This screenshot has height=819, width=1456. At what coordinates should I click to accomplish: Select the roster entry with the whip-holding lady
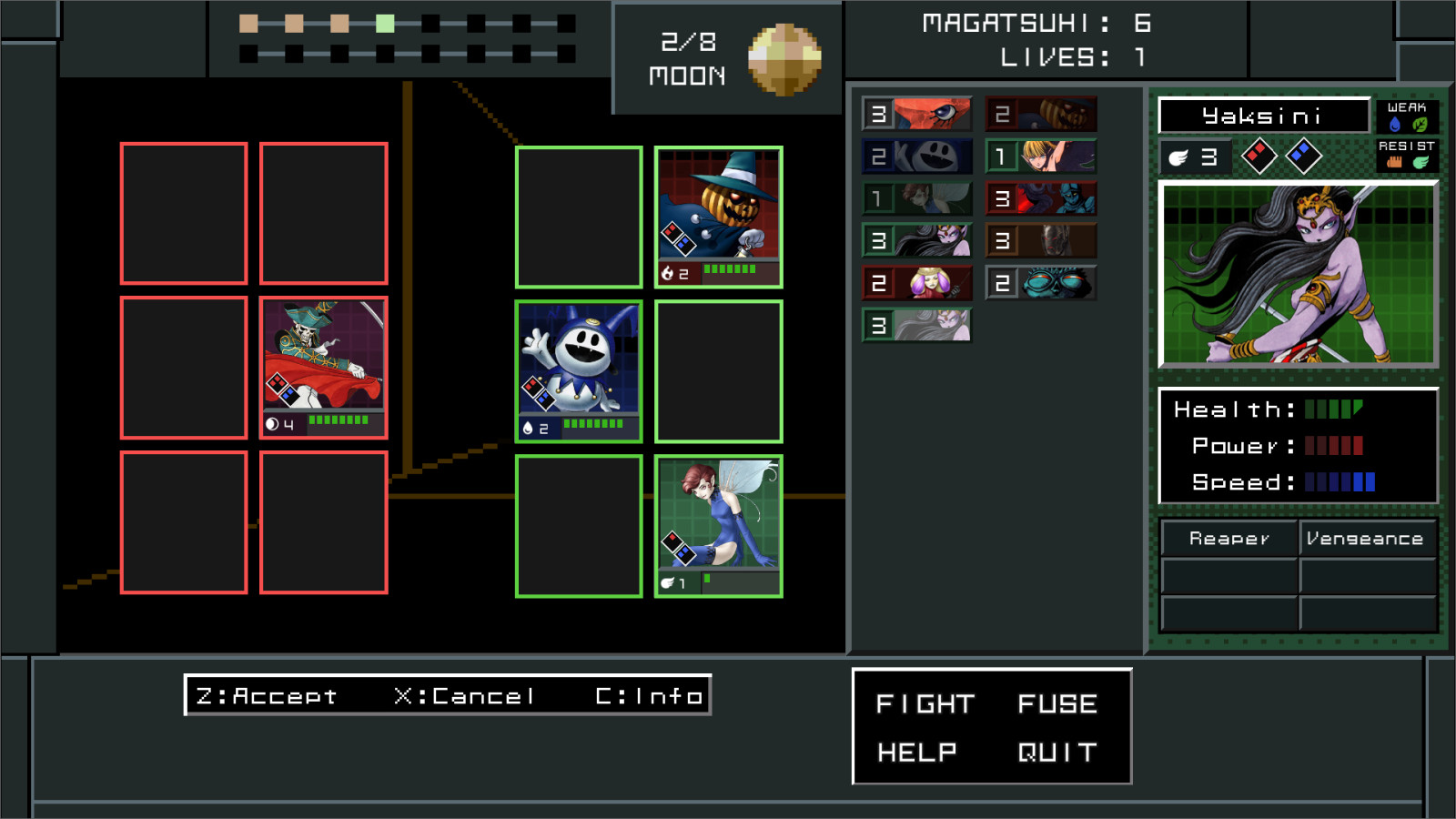tap(917, 283)
